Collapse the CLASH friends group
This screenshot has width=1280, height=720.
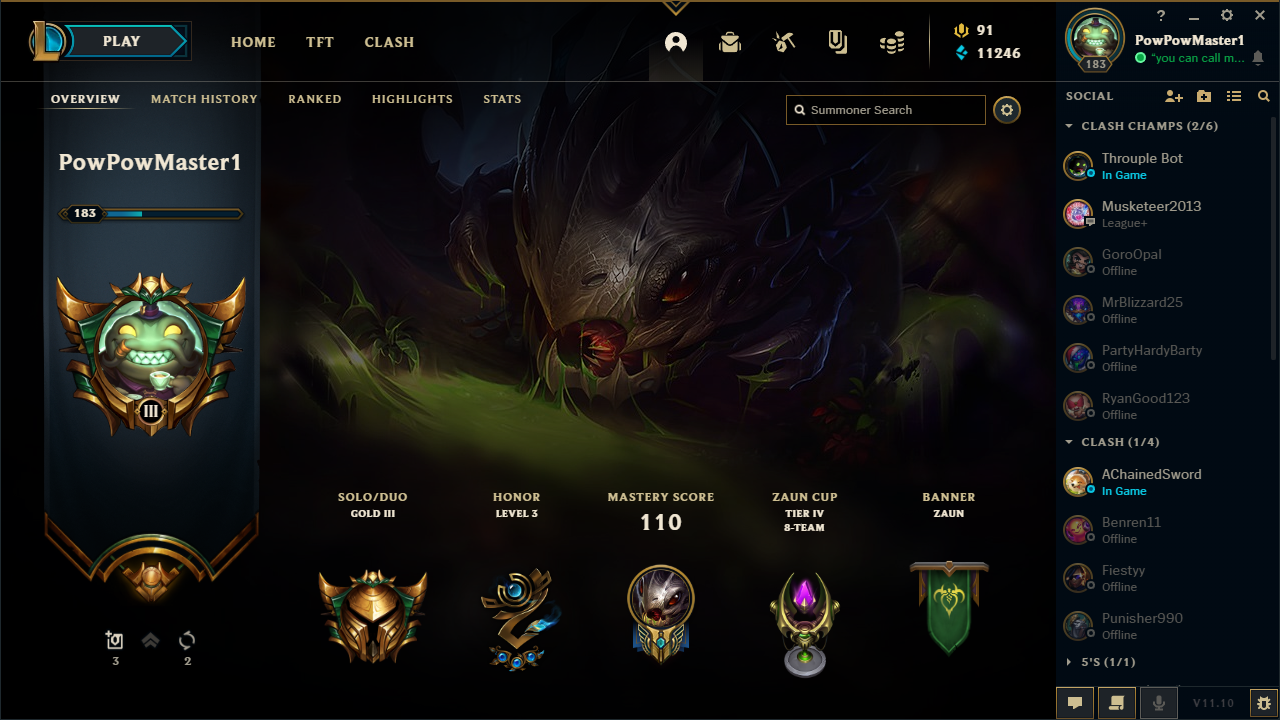[x=1068, y=441]
